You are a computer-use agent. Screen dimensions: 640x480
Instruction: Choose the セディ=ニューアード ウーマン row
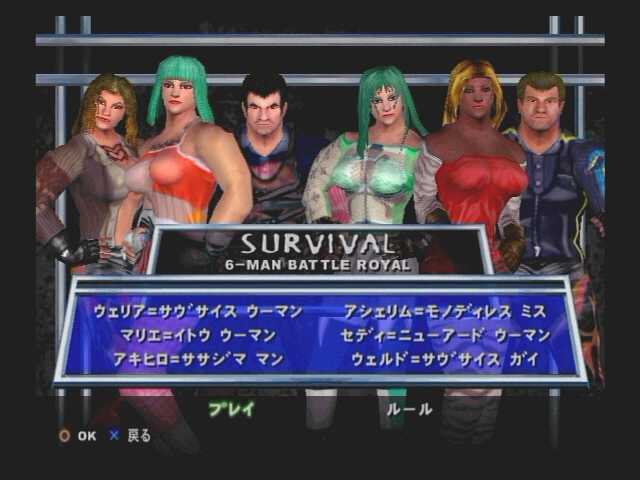click(445, 335)
